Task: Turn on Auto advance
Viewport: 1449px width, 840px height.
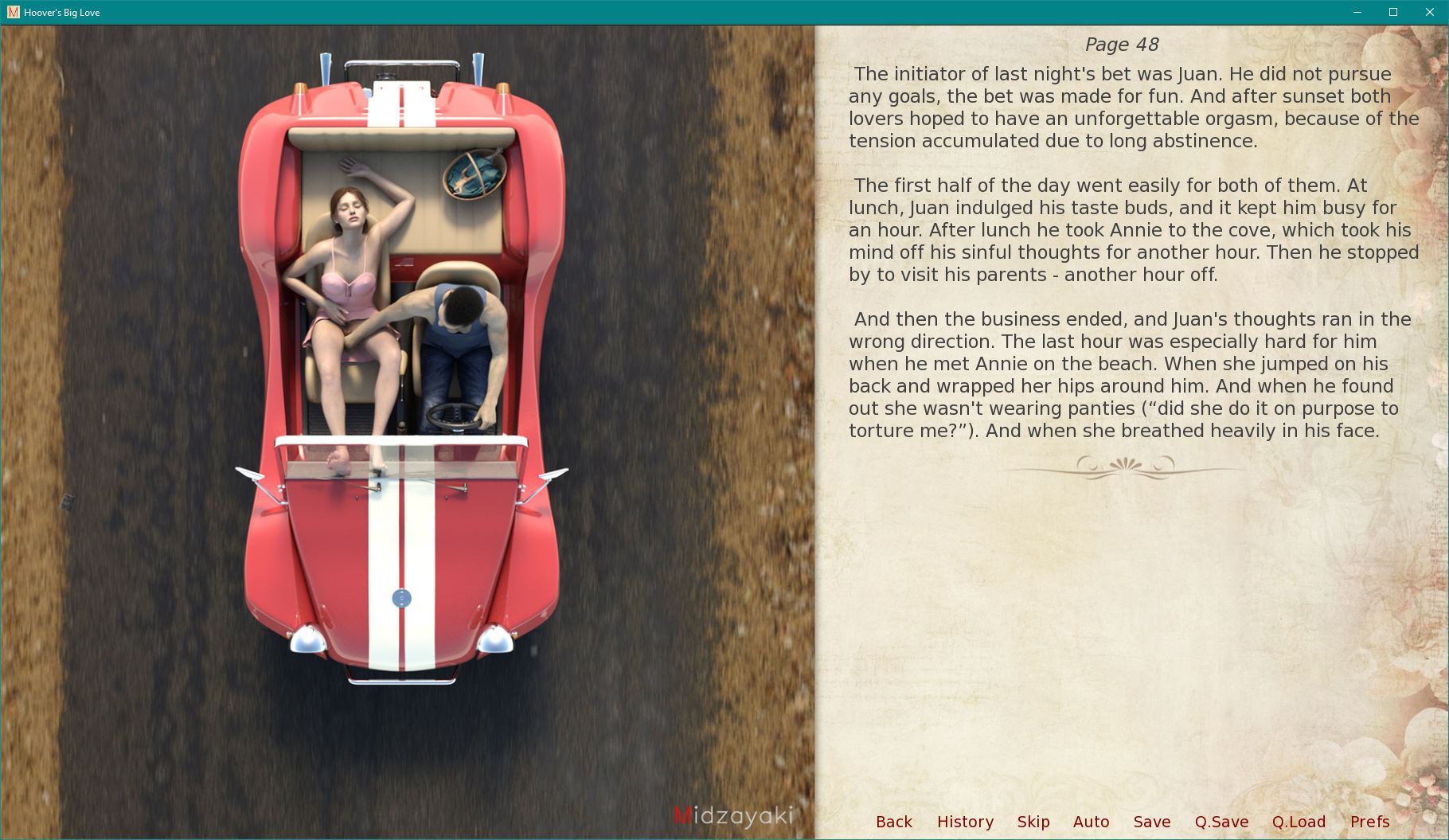Action: coord(1091,822)
